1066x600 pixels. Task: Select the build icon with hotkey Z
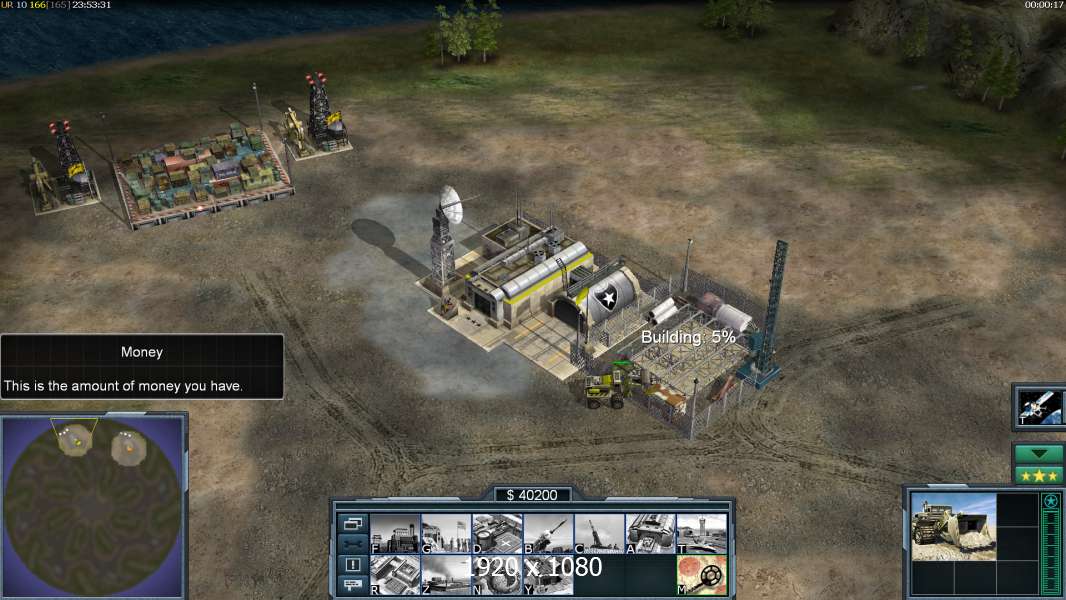(x=446, y=574)
